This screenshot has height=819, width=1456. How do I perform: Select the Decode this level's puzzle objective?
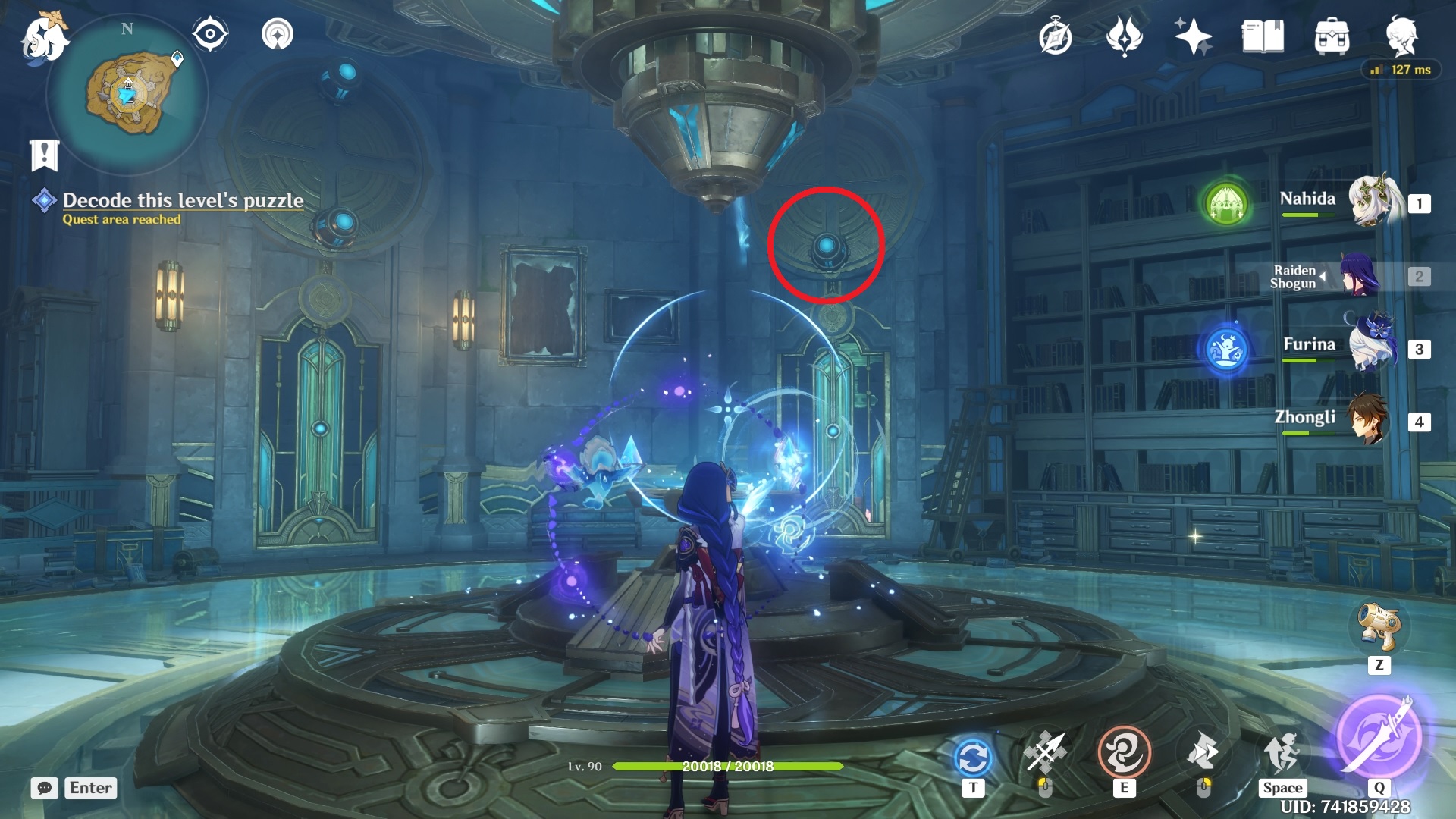point(182,200)
